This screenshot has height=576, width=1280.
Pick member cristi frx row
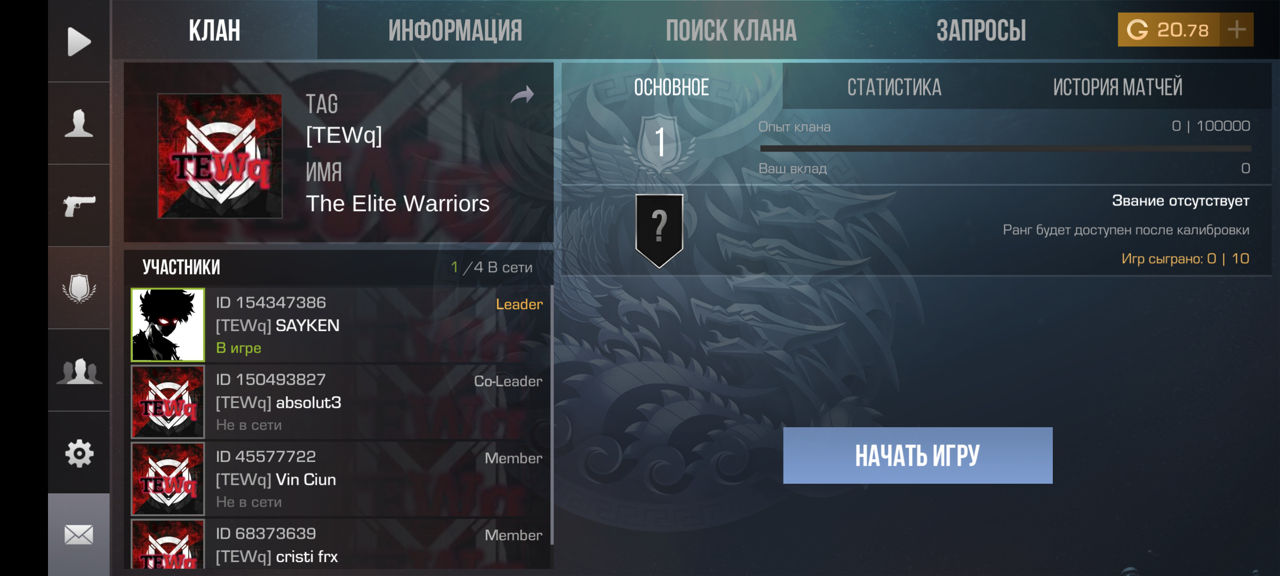click(340, 546)
